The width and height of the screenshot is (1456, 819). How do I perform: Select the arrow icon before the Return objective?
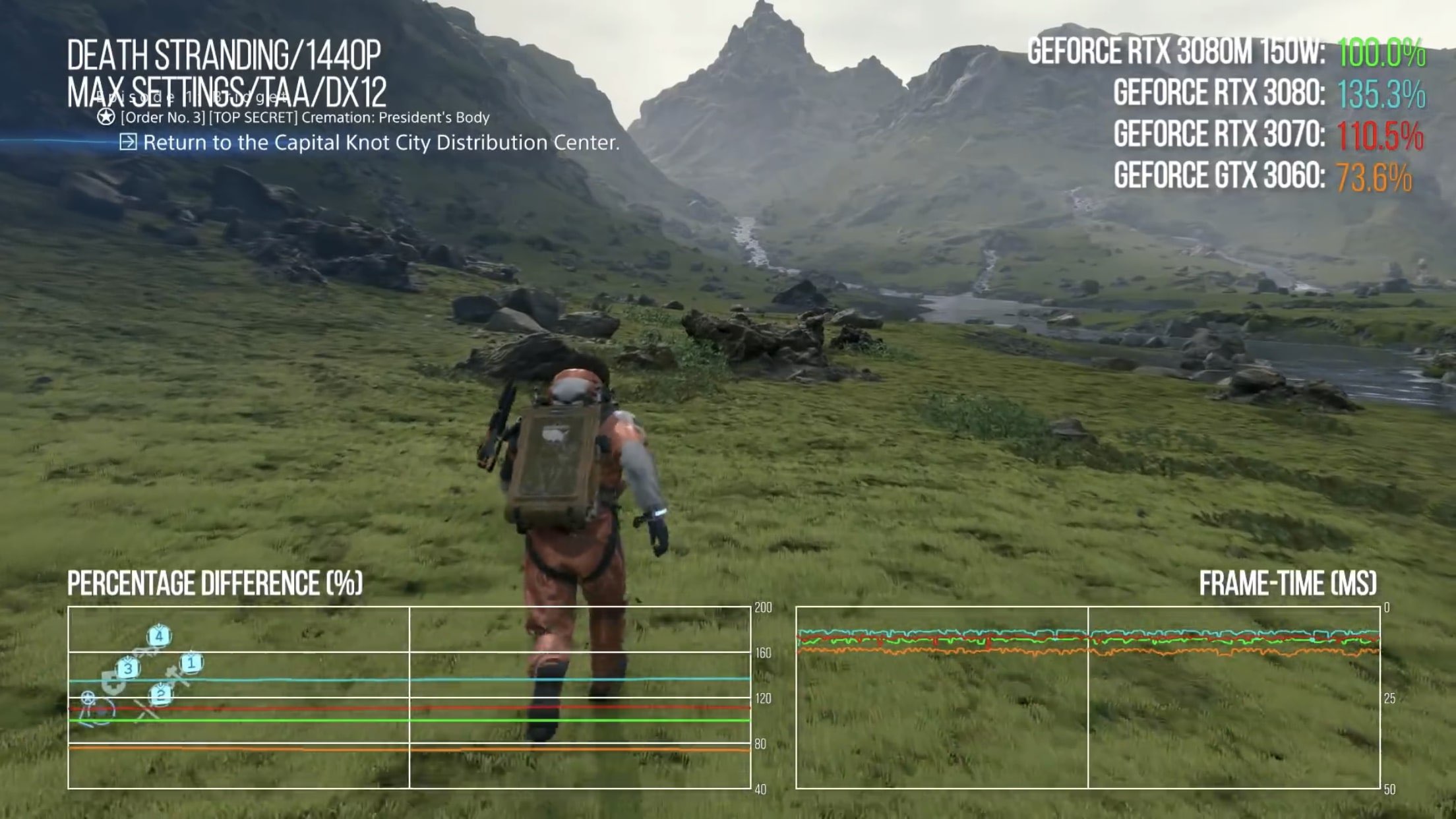point(129,142)
